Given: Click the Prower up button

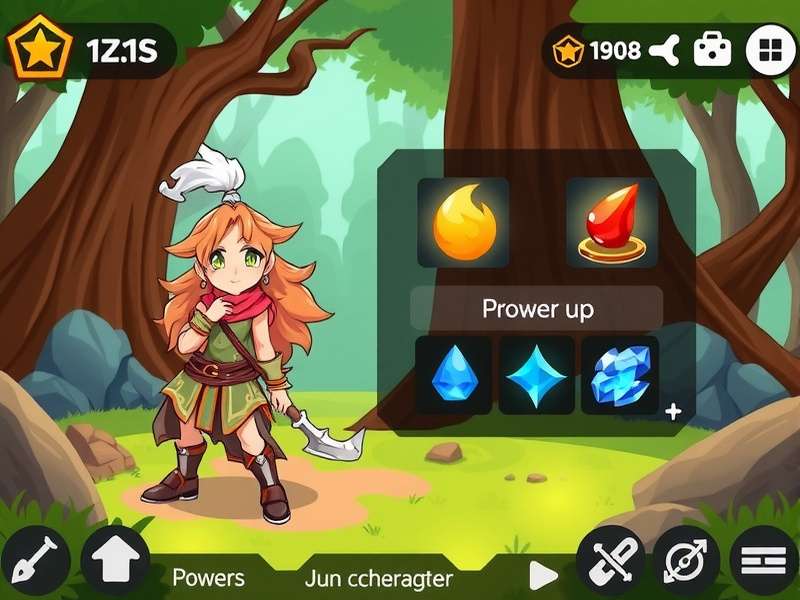Looking at the screenshot, I should tap(537, 308).
